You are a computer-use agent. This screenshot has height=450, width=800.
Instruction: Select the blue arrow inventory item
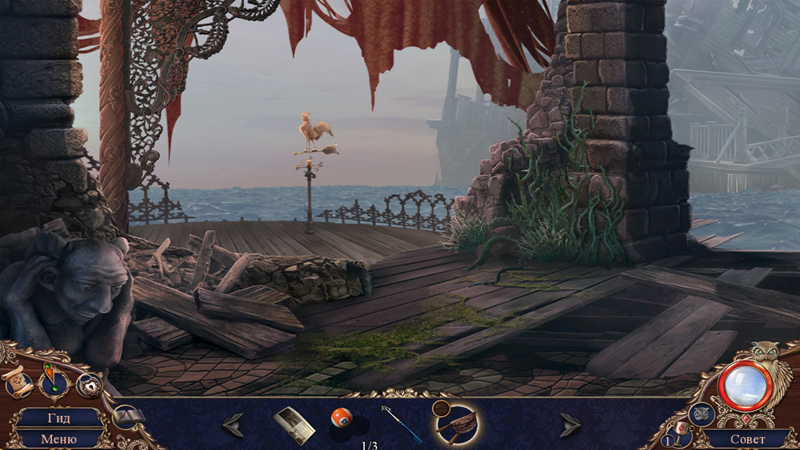(402, 423)
